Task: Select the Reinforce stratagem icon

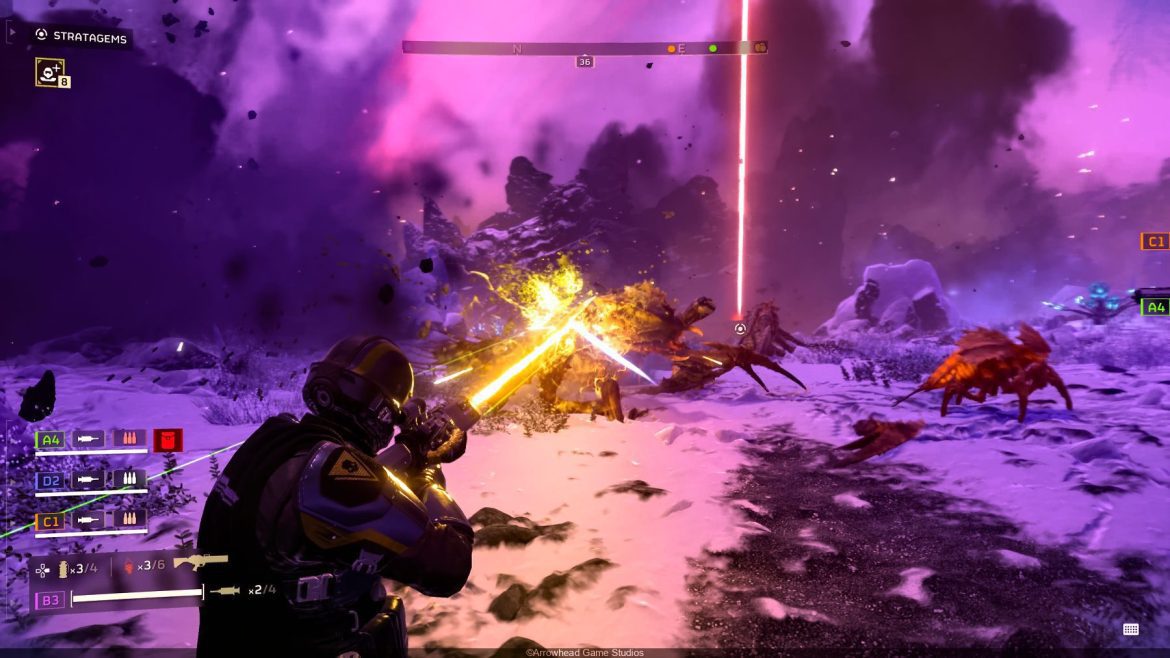Action: pyautogui.click(x=49, y=71)
